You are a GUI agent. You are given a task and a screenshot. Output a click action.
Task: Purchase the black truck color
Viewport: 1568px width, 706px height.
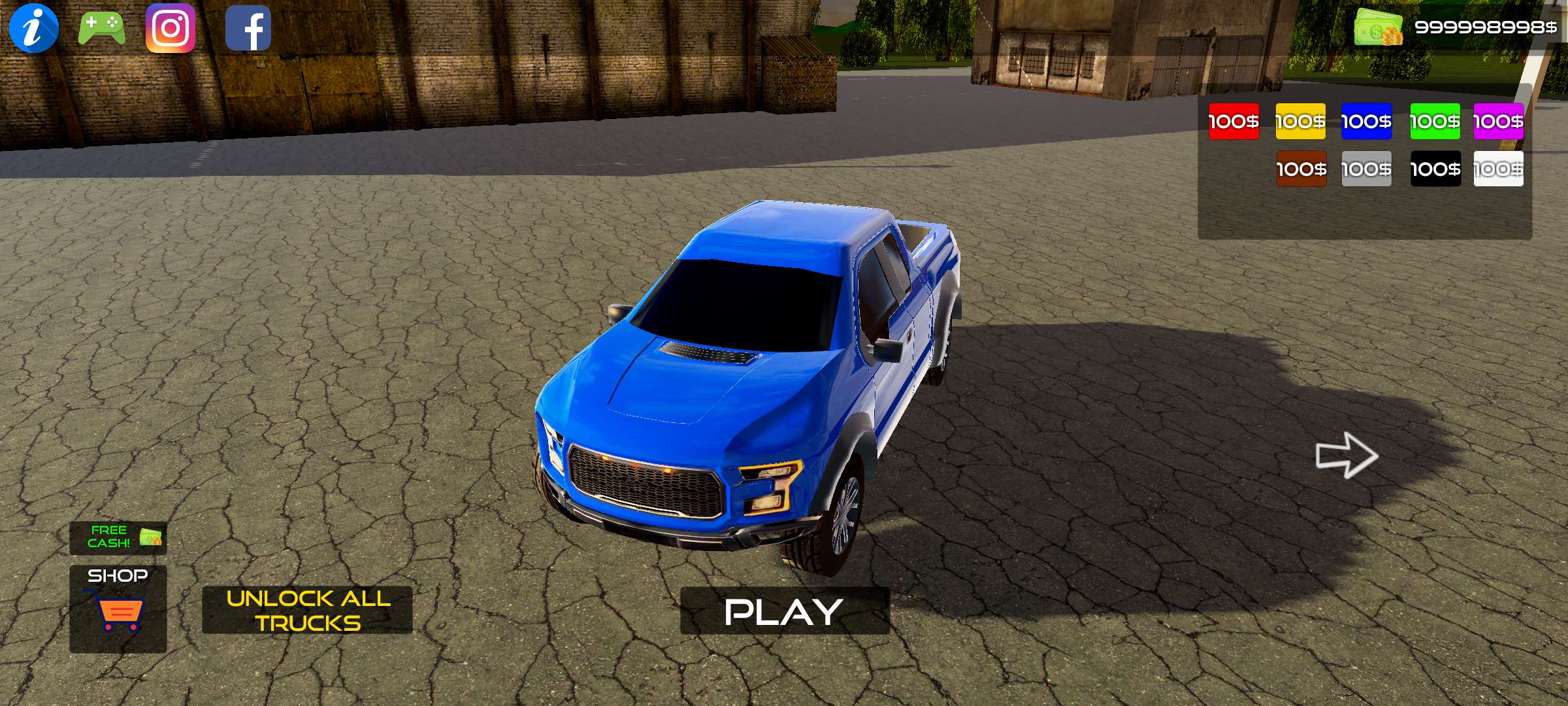[1434, 169]
